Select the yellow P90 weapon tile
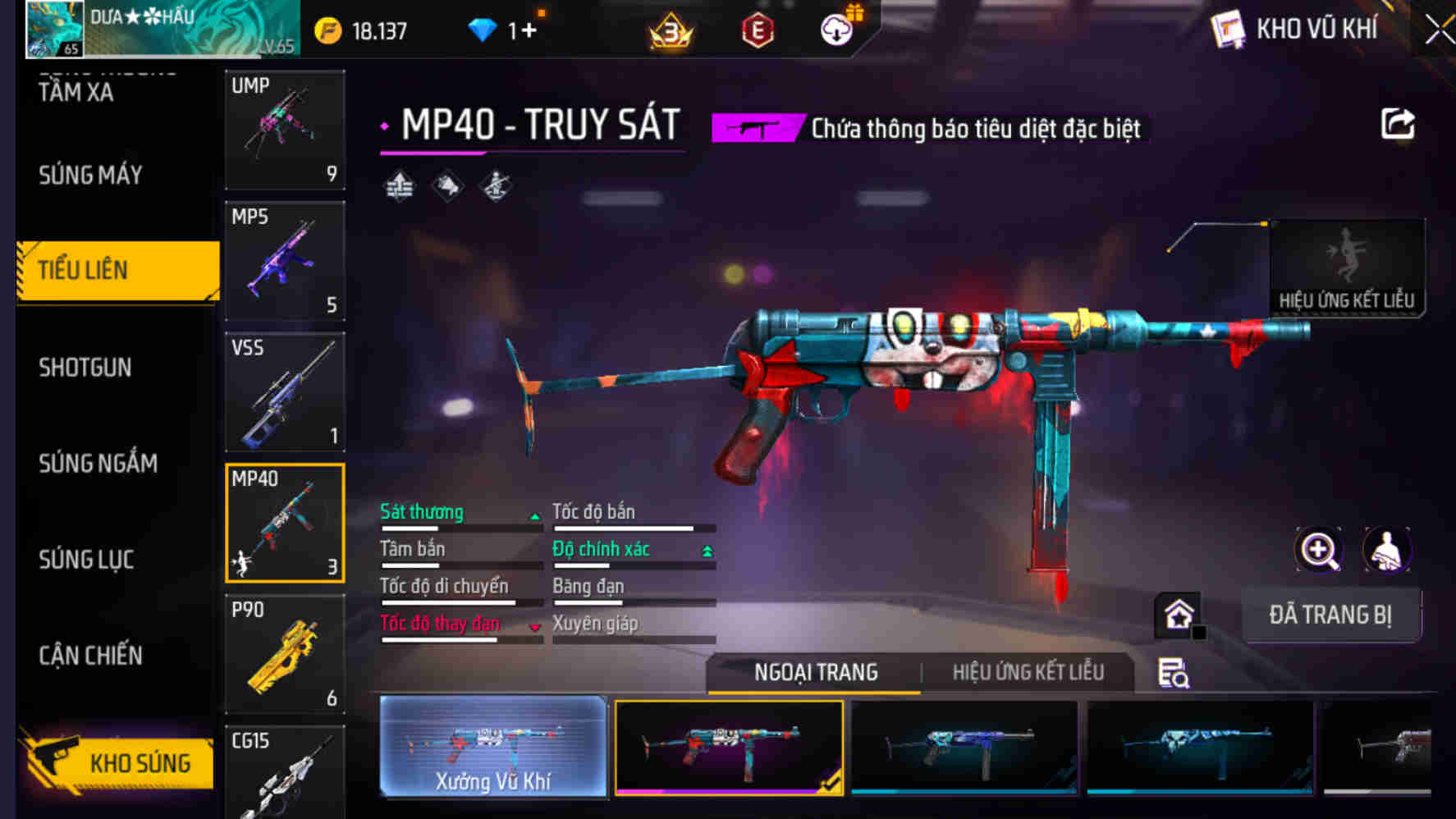Viewport: 1456px width, 819px height. click(x=285, y=654)
